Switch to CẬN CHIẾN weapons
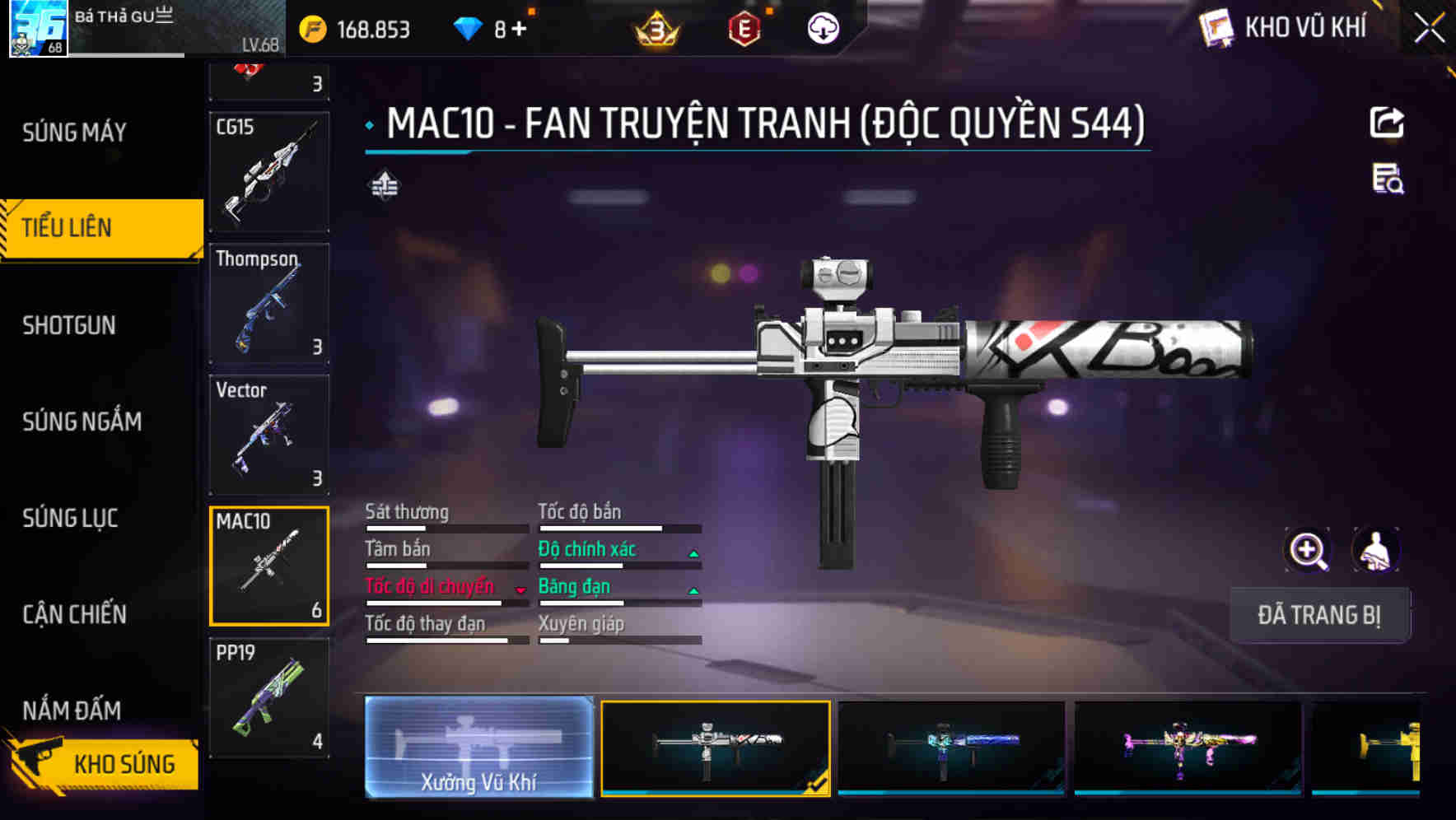Screen dimensions: 1456x820 (x=74, y=614)
